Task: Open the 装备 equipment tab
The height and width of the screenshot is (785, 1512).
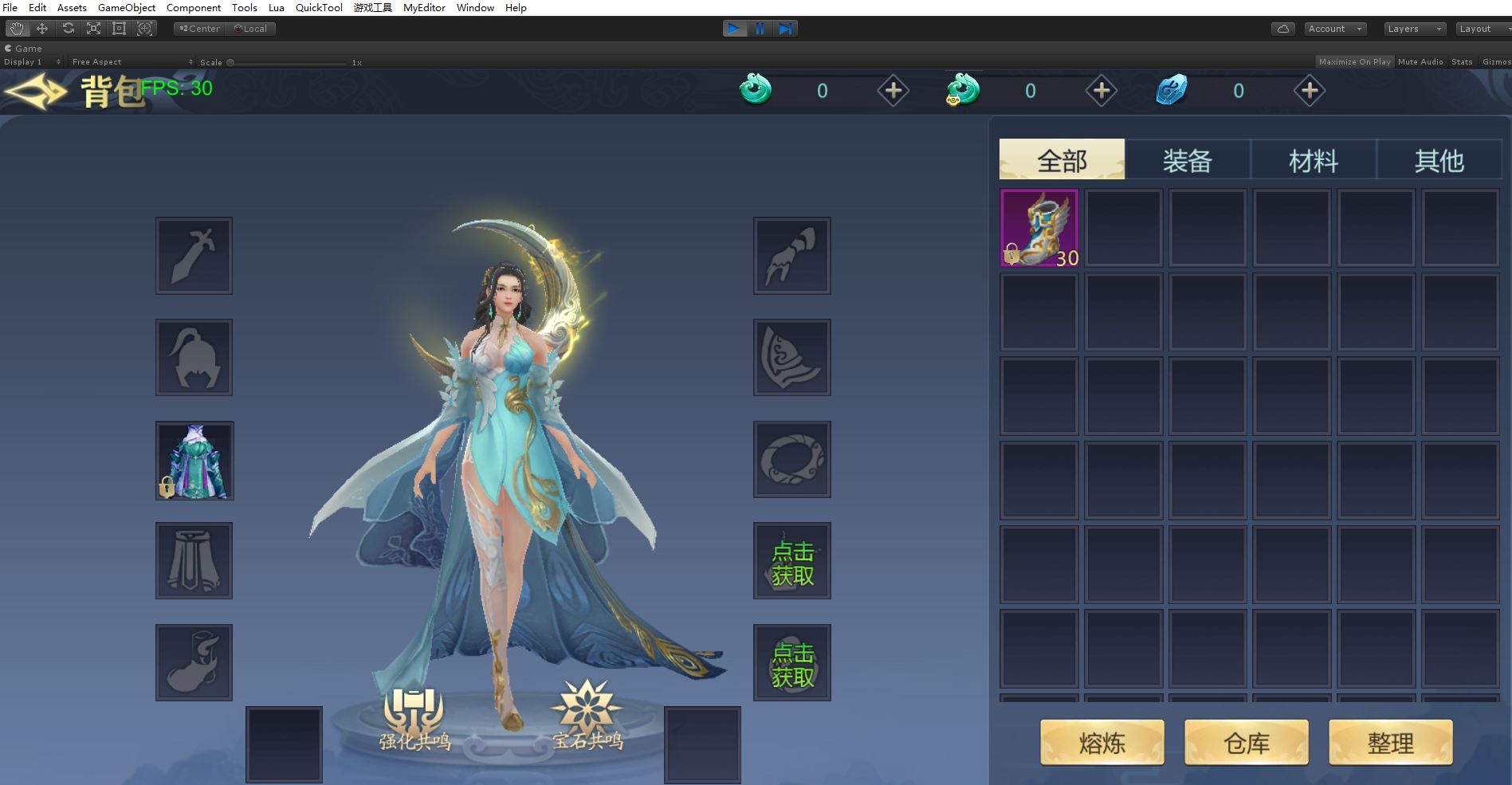Action: pyautogui.click(x=1187, y=160)
